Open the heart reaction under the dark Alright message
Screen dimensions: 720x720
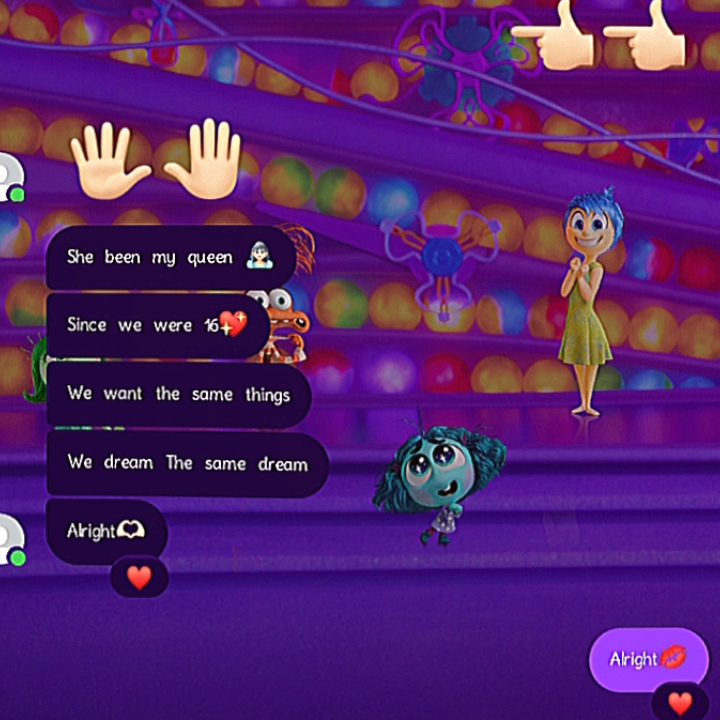tap(139, 577)
